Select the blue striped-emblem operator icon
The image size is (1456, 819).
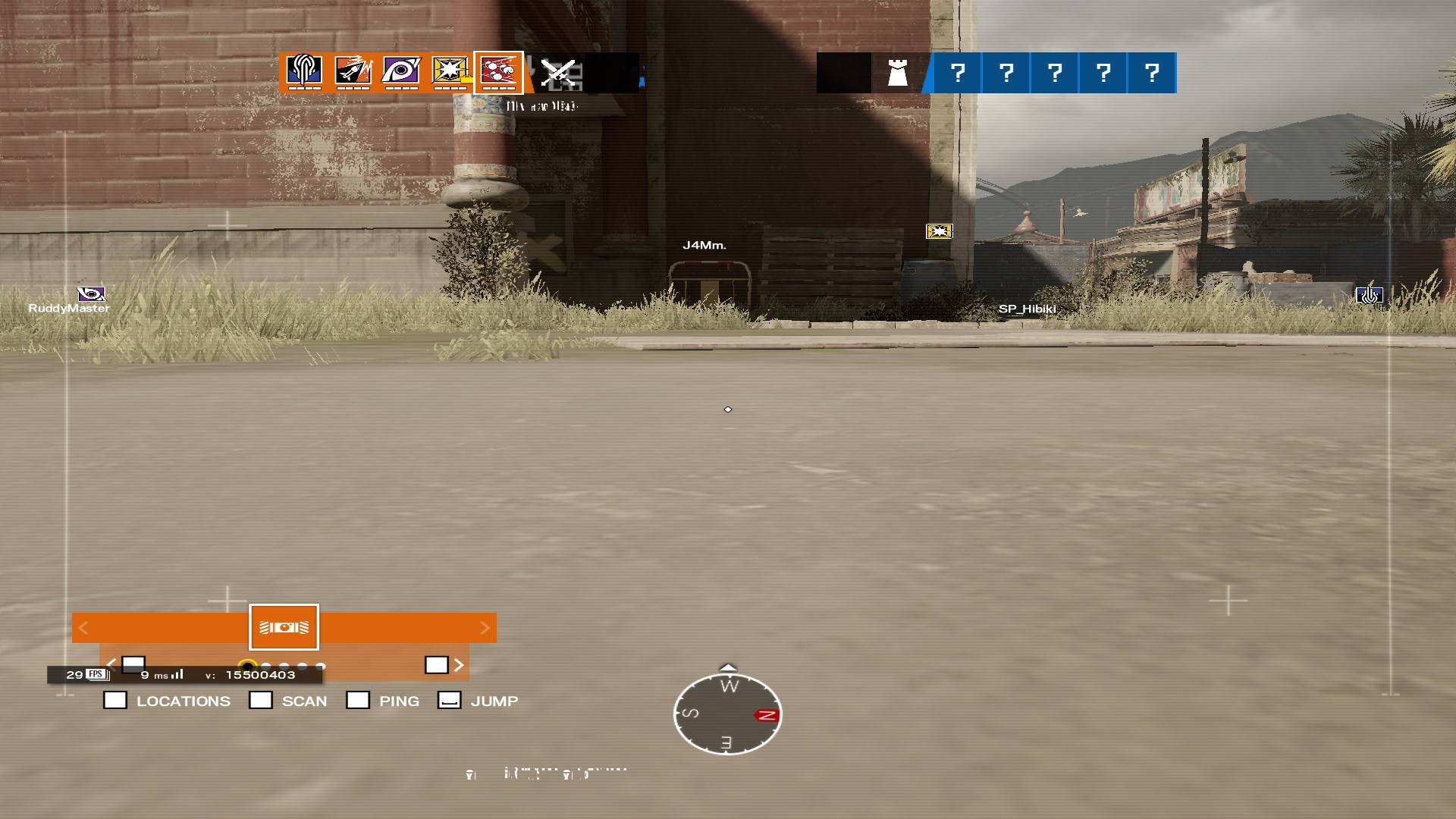coord(304,72)
